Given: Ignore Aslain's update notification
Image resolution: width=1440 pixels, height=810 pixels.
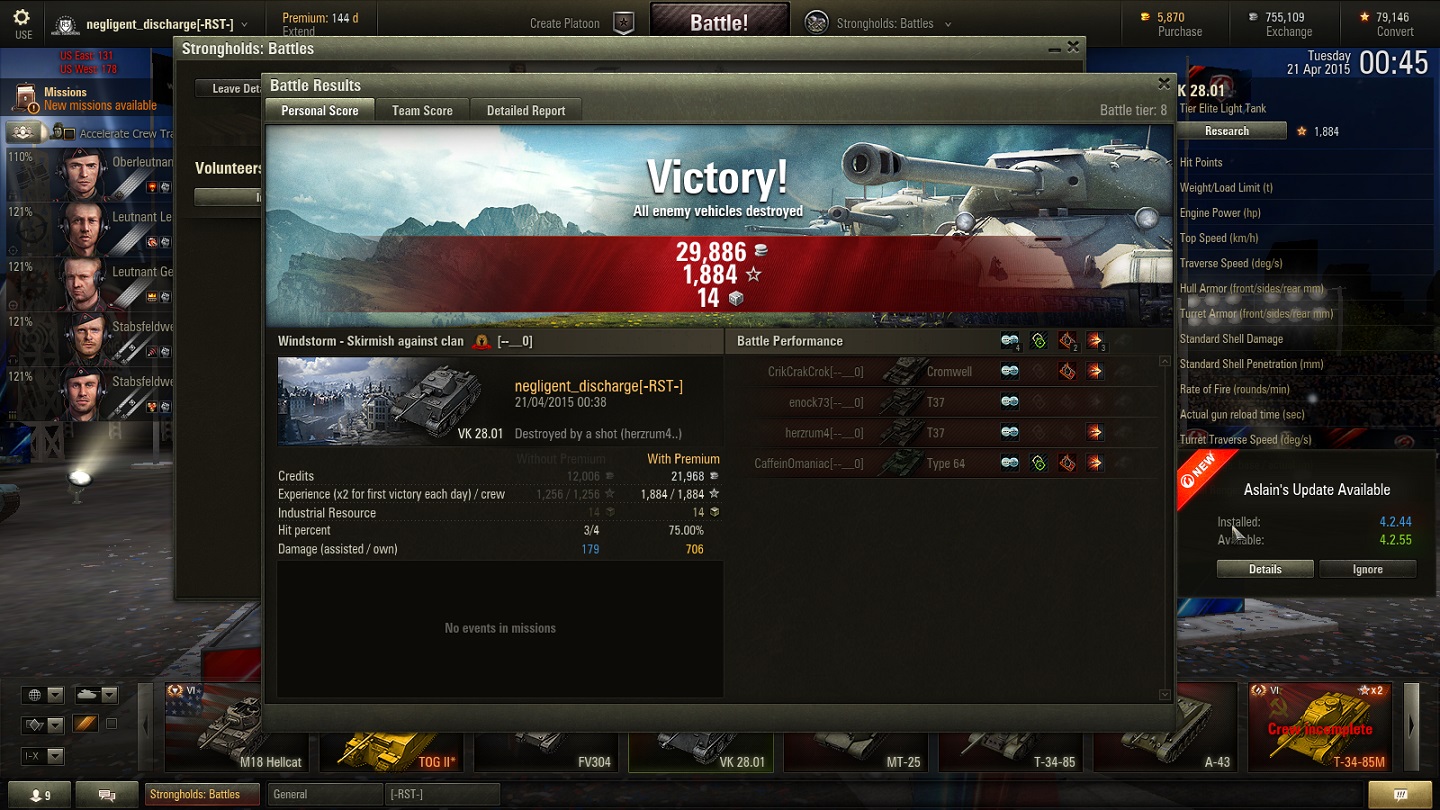Looking at the screenshot, I should (x=1367, y=569).
